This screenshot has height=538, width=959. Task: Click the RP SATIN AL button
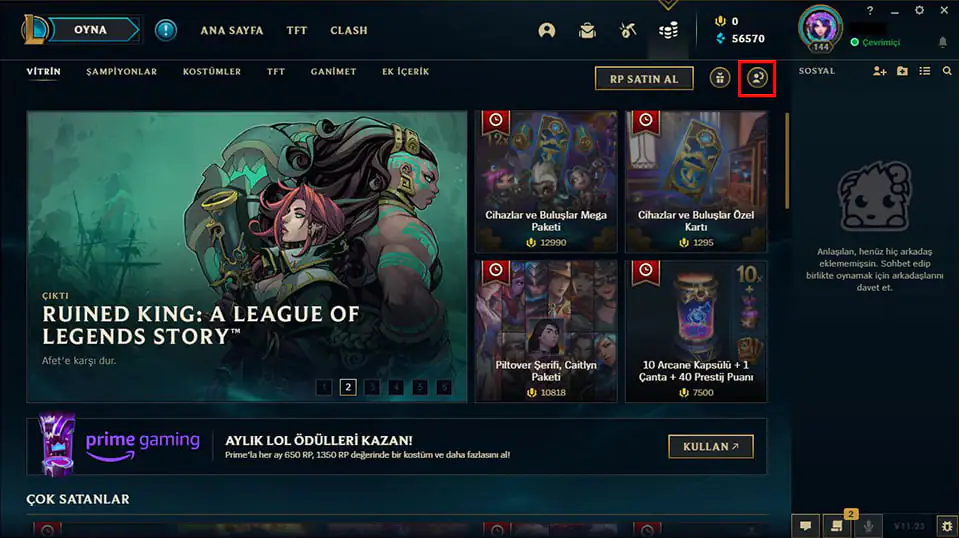[x=644, y=78]
